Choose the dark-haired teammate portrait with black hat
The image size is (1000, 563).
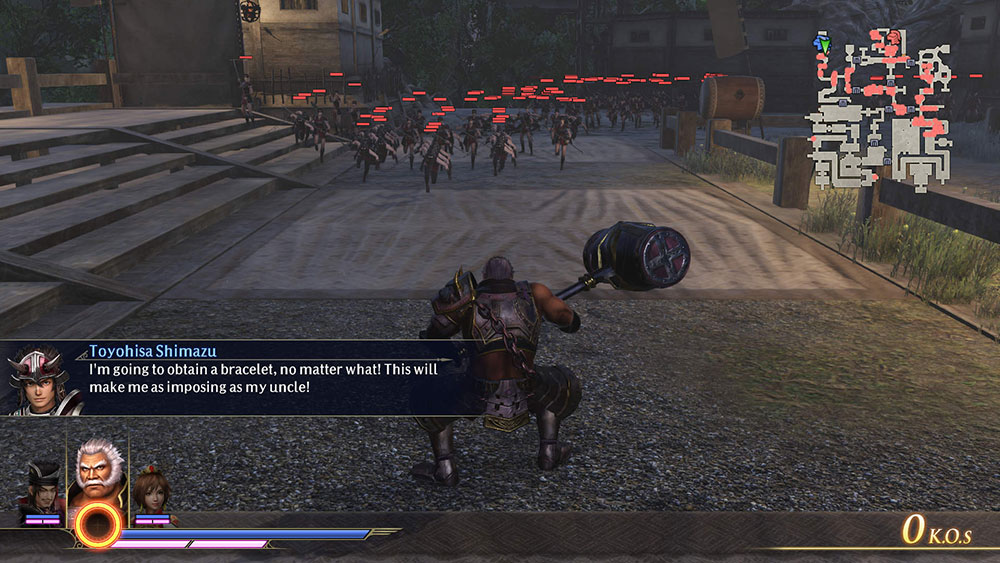coord(43,487)
